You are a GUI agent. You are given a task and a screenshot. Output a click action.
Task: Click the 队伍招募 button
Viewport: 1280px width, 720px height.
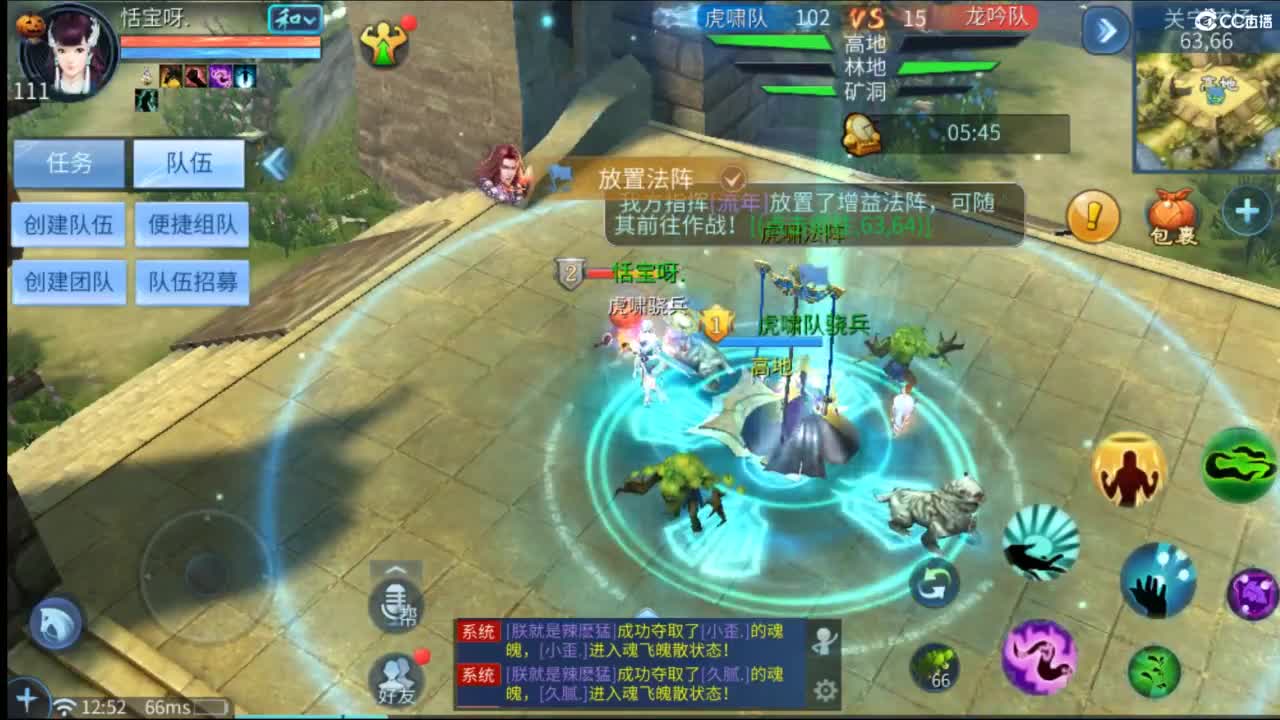[x=191, y=283]
